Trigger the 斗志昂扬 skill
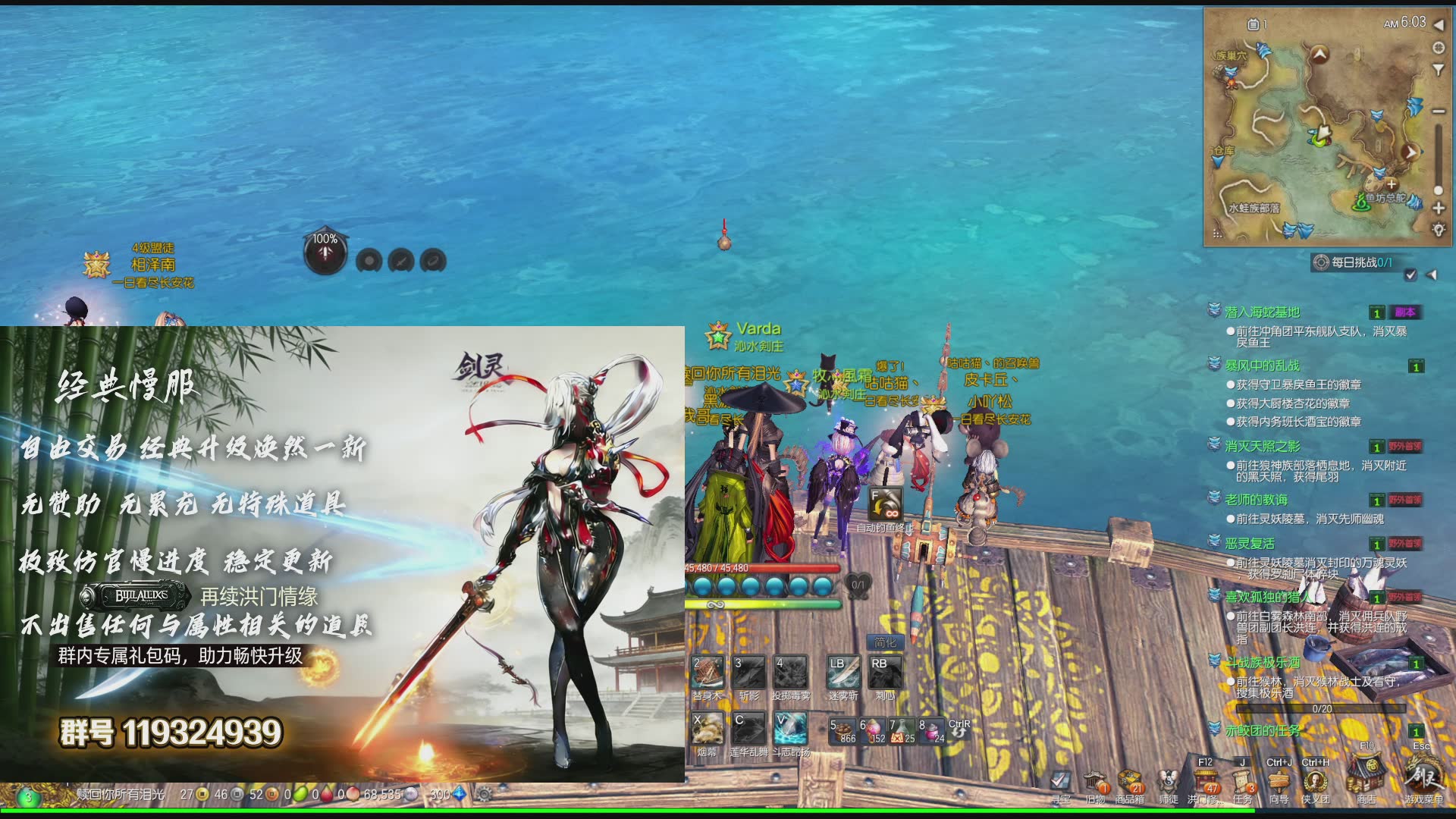The height and width of the screenshot is (819, 1456). [x=790, y=729]
